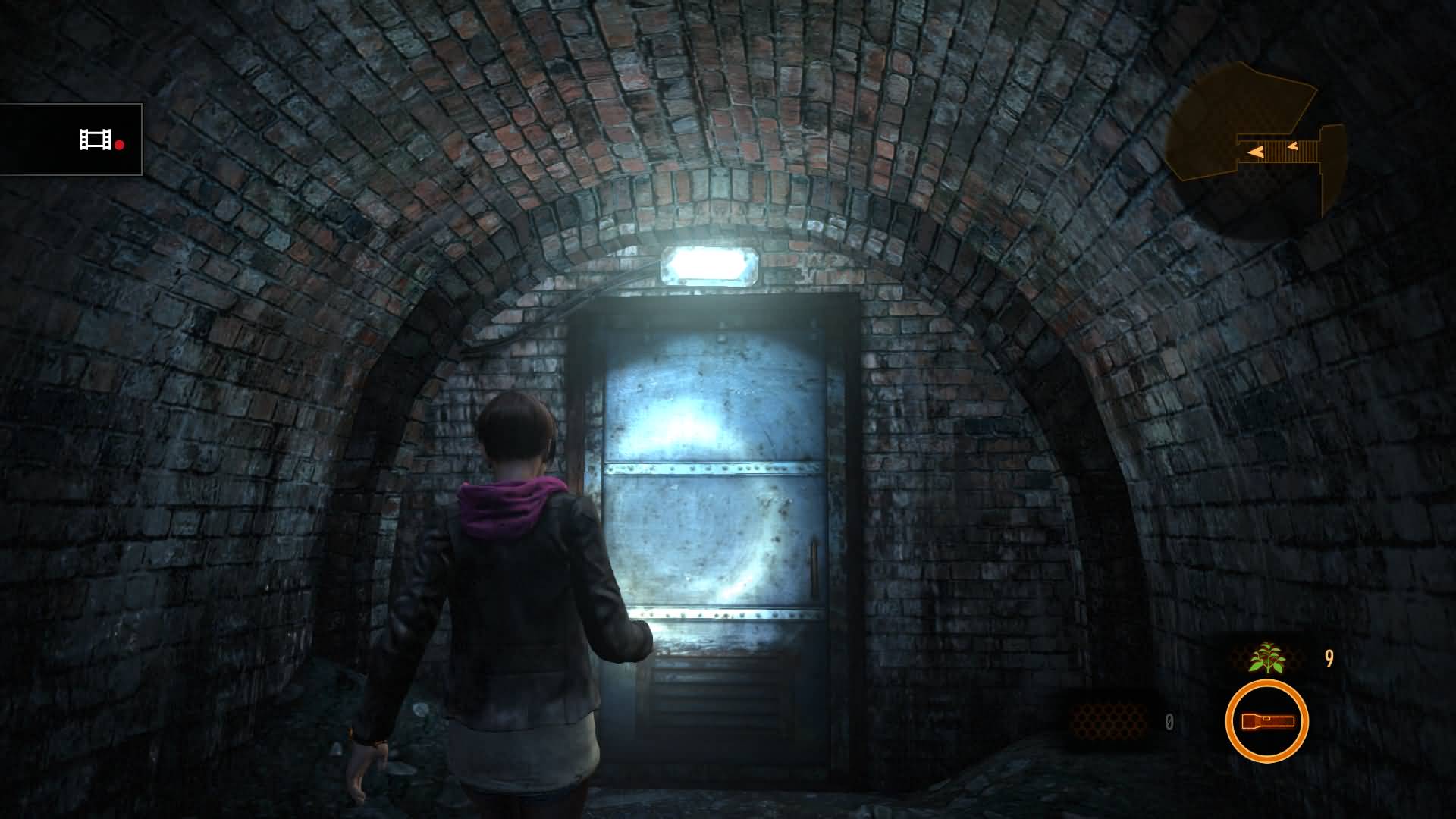
Task: Select the green herb item icon
Action: tap(1266, 658)
